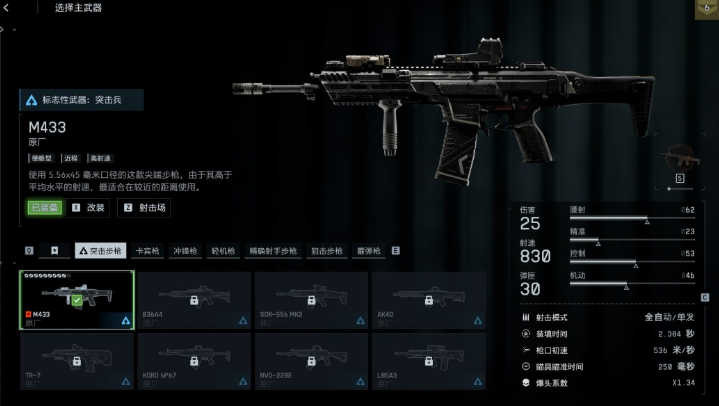Select the SOR-556 MK2 weapon tile
This screenshot has height=406, width=719.
311,300
